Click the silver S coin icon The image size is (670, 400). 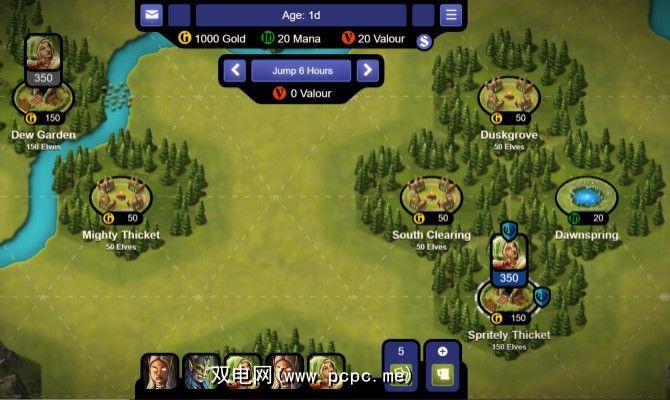coord(423,40)
